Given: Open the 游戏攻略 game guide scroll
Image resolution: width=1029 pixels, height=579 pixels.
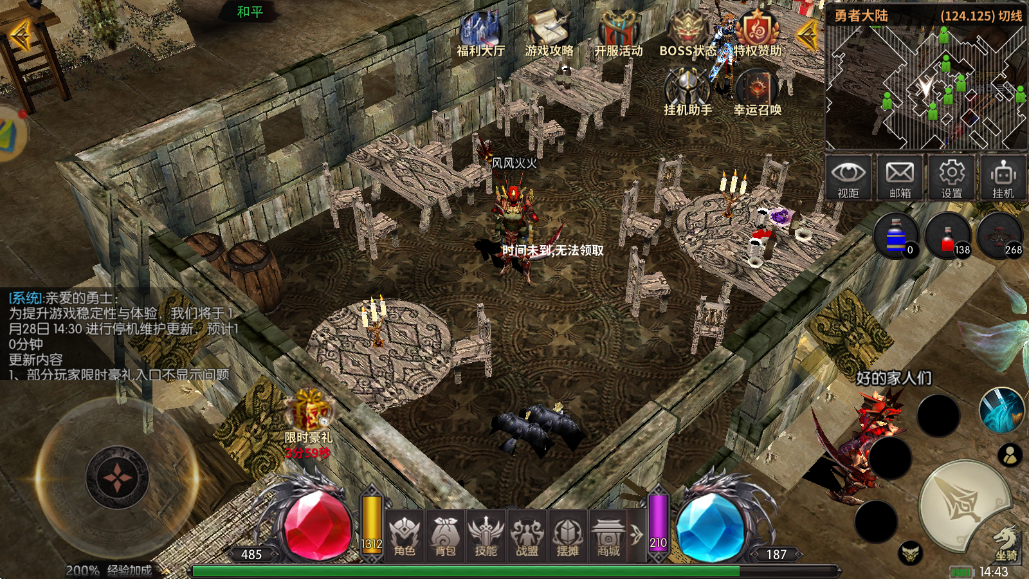Looking at the screenshot, I should [549, 32].
